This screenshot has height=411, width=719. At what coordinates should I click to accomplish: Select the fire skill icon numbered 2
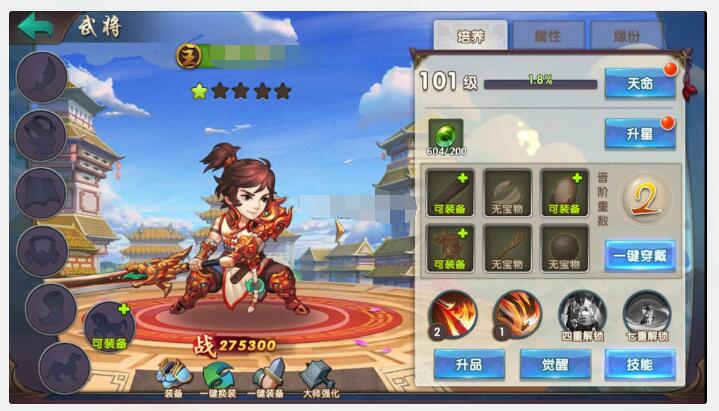point(452,313)
